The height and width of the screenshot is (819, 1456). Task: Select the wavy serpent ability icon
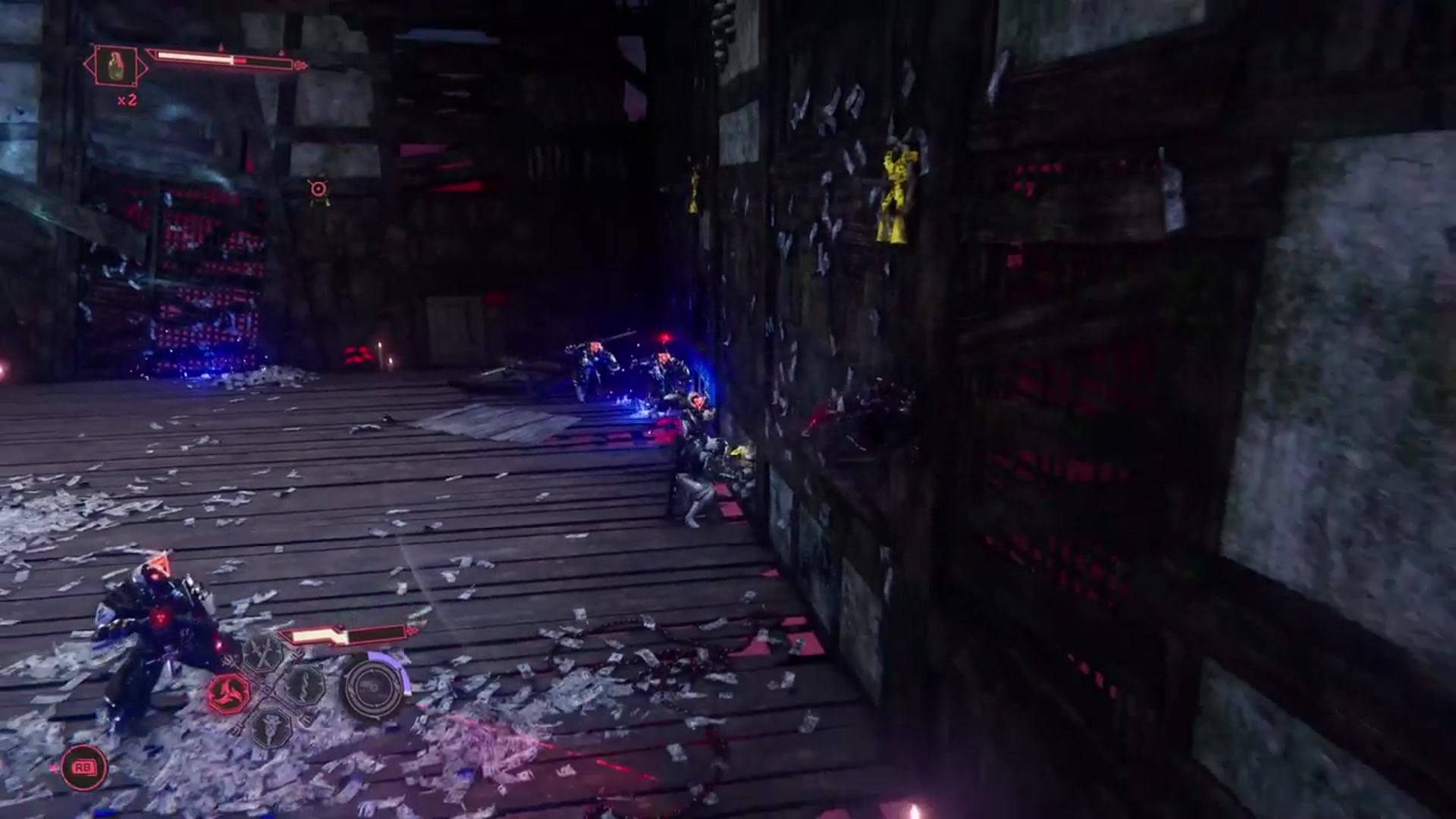click(304, 686)
